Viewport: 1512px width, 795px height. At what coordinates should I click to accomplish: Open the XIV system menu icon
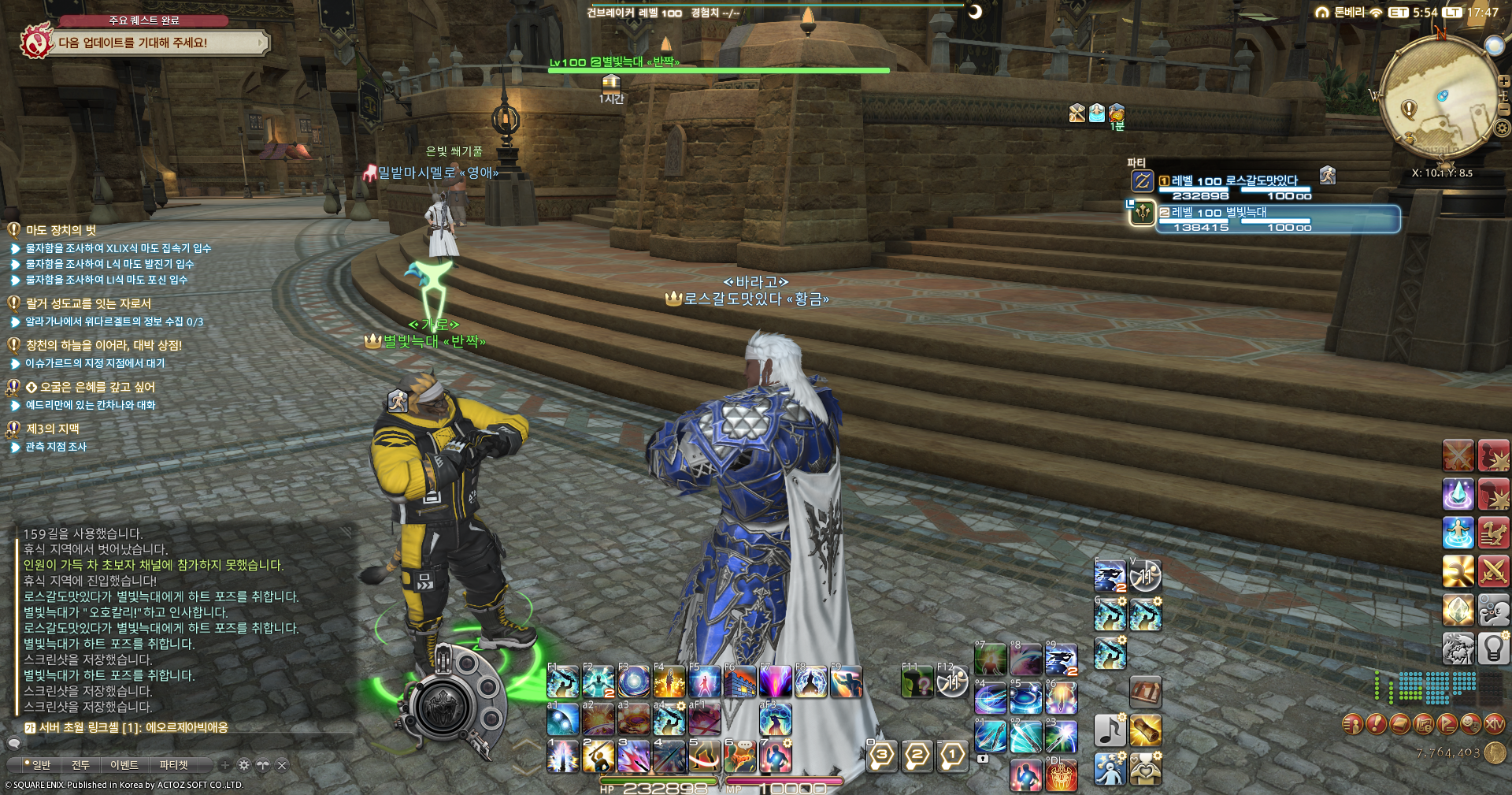tap(1494, 723)
